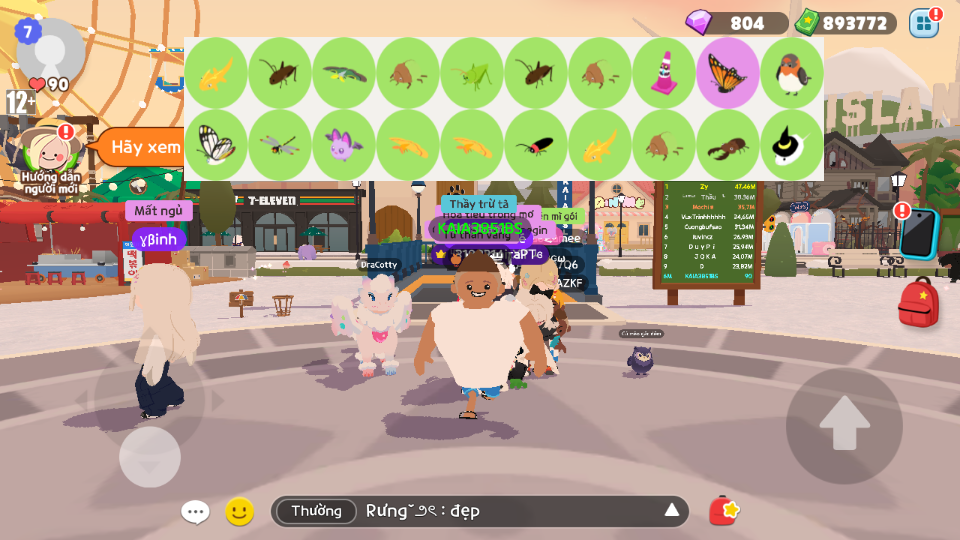Open the chat speech bubble
Screen dimensions: 960x540
[195, 512]
